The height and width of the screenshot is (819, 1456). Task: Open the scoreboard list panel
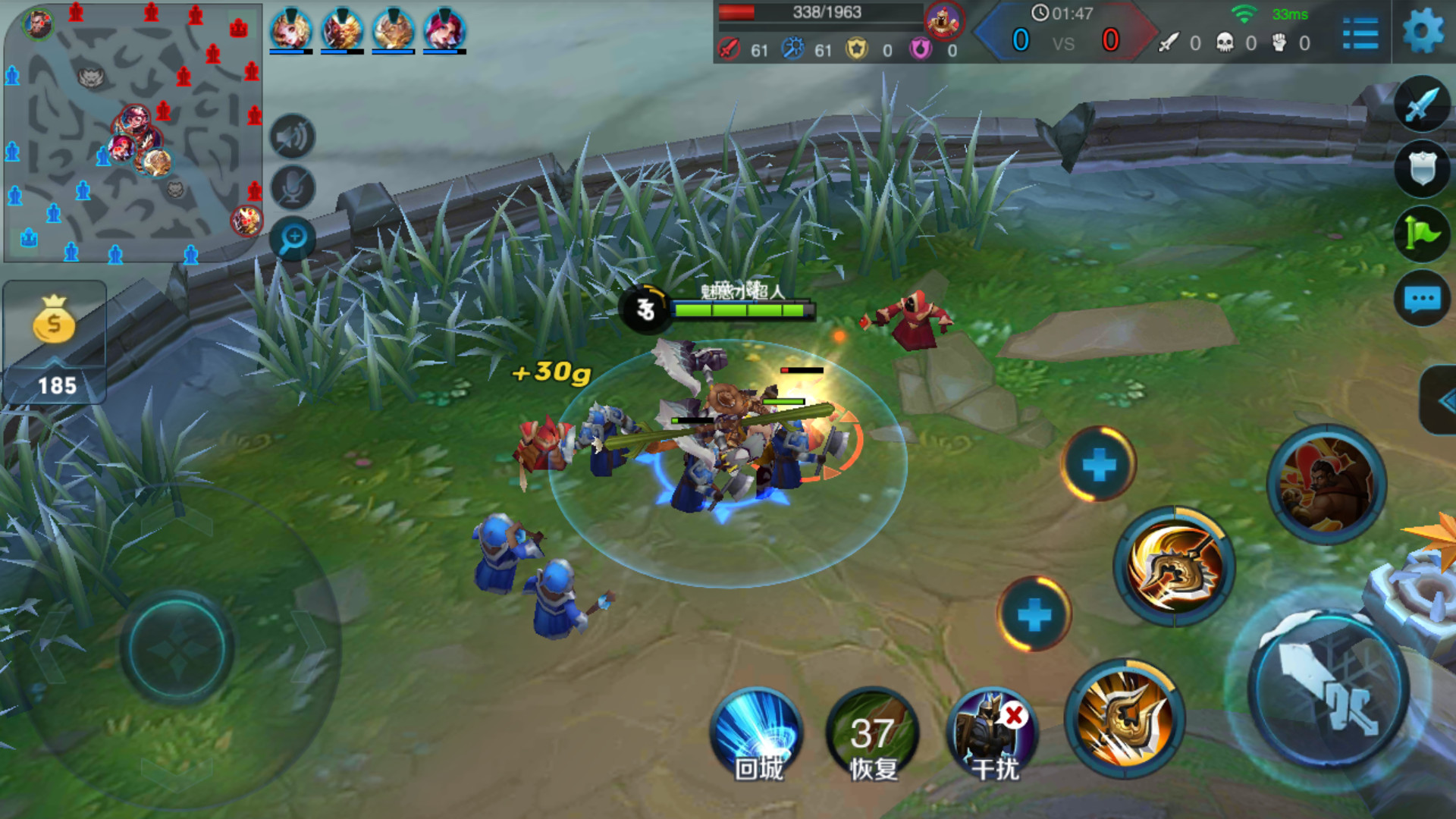(x=1360, y=33)
